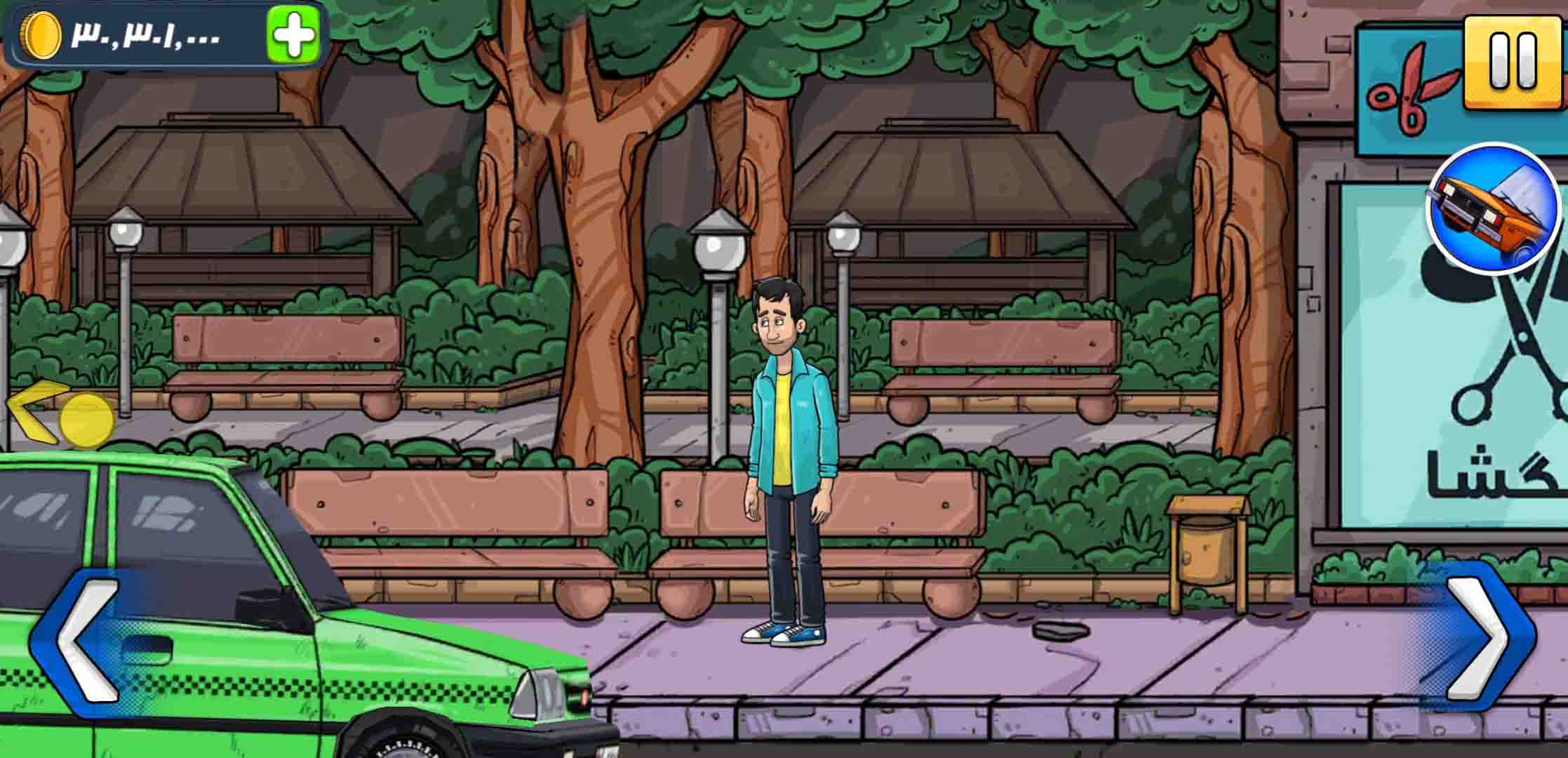Open the orange car icon

click(1492, 208)
